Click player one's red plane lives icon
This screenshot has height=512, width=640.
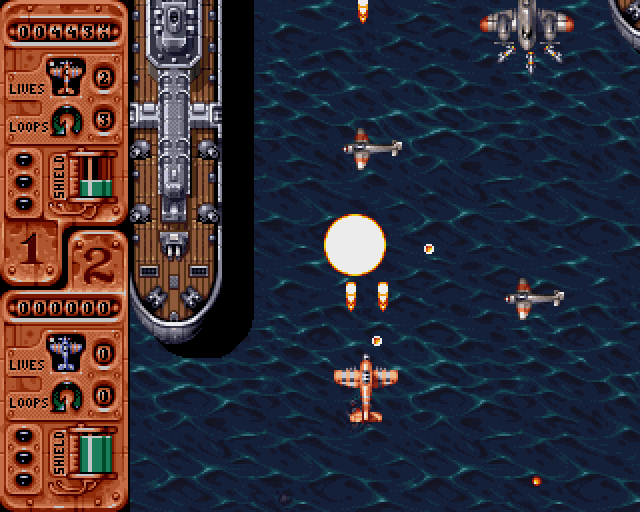pyautogui.click(x=66, y=76)
